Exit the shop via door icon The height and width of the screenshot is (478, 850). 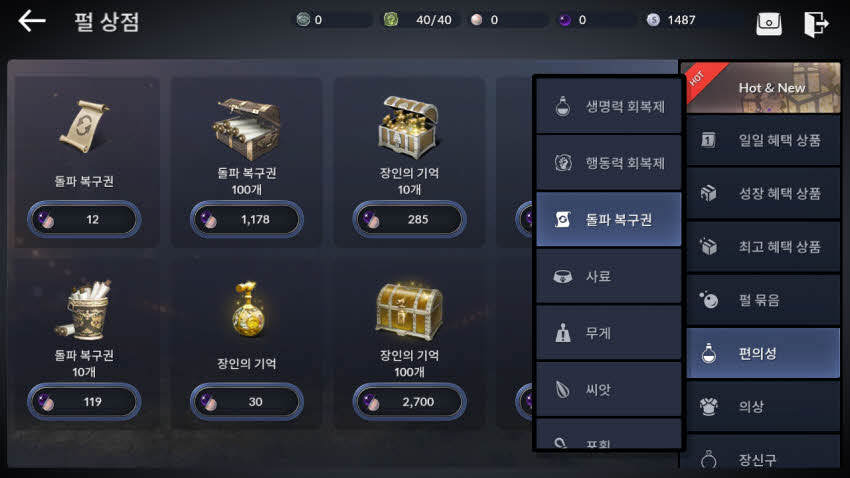click(x=816, y=23)
